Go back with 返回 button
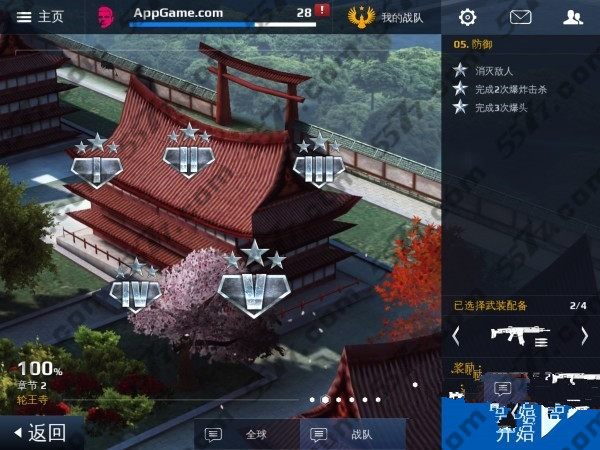 coord(40,432)
